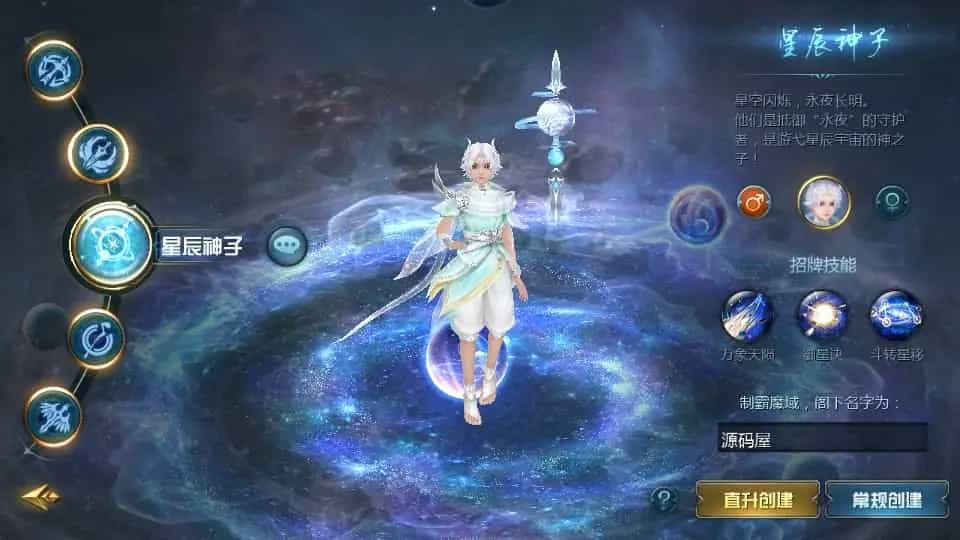Select the highlighted 星辰神子 class icon
The width and height of the screenshot is (960, 540).
[111, 243]
